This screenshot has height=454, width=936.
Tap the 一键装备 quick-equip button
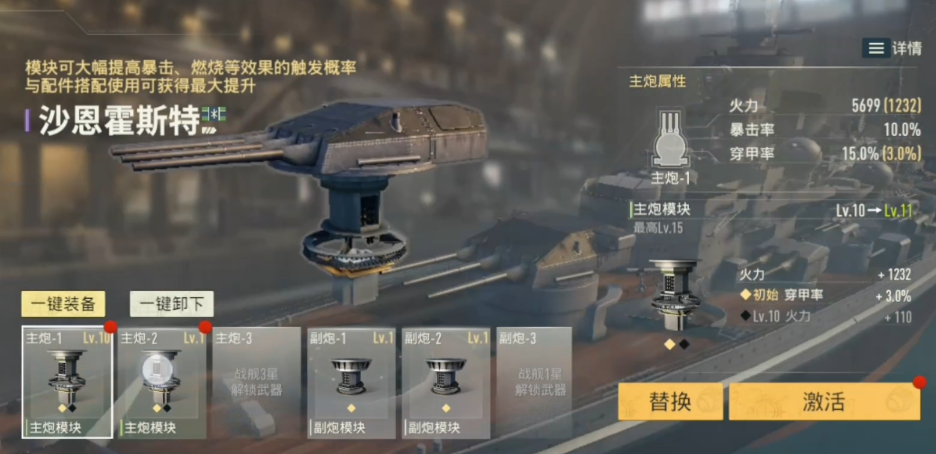[x=63, y=303]
